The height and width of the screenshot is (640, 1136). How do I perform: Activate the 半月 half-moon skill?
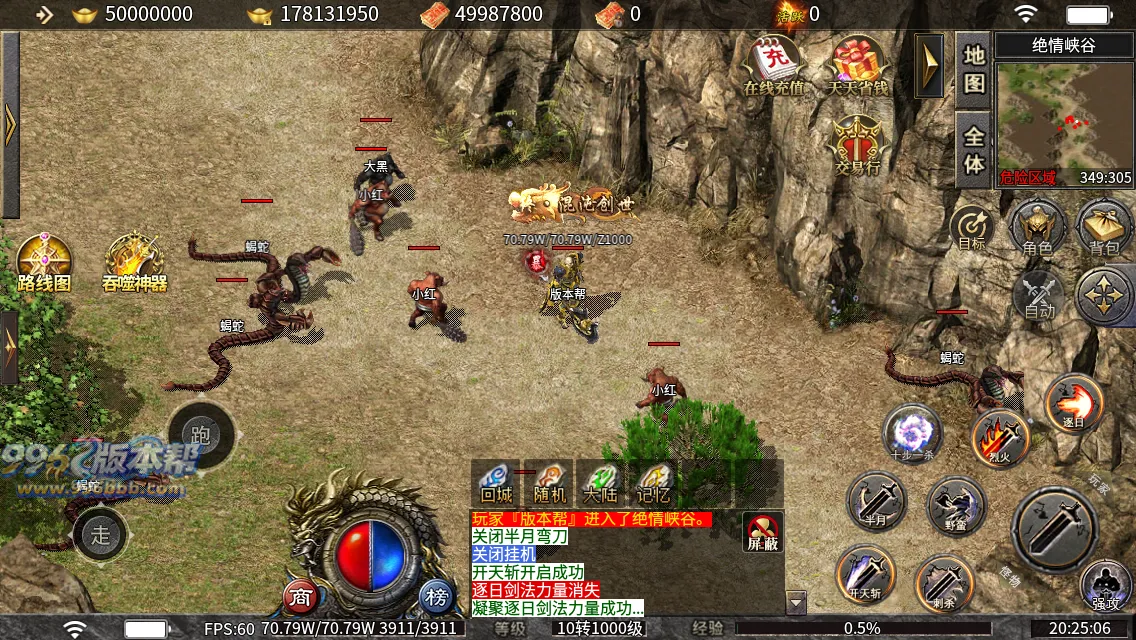876,500
